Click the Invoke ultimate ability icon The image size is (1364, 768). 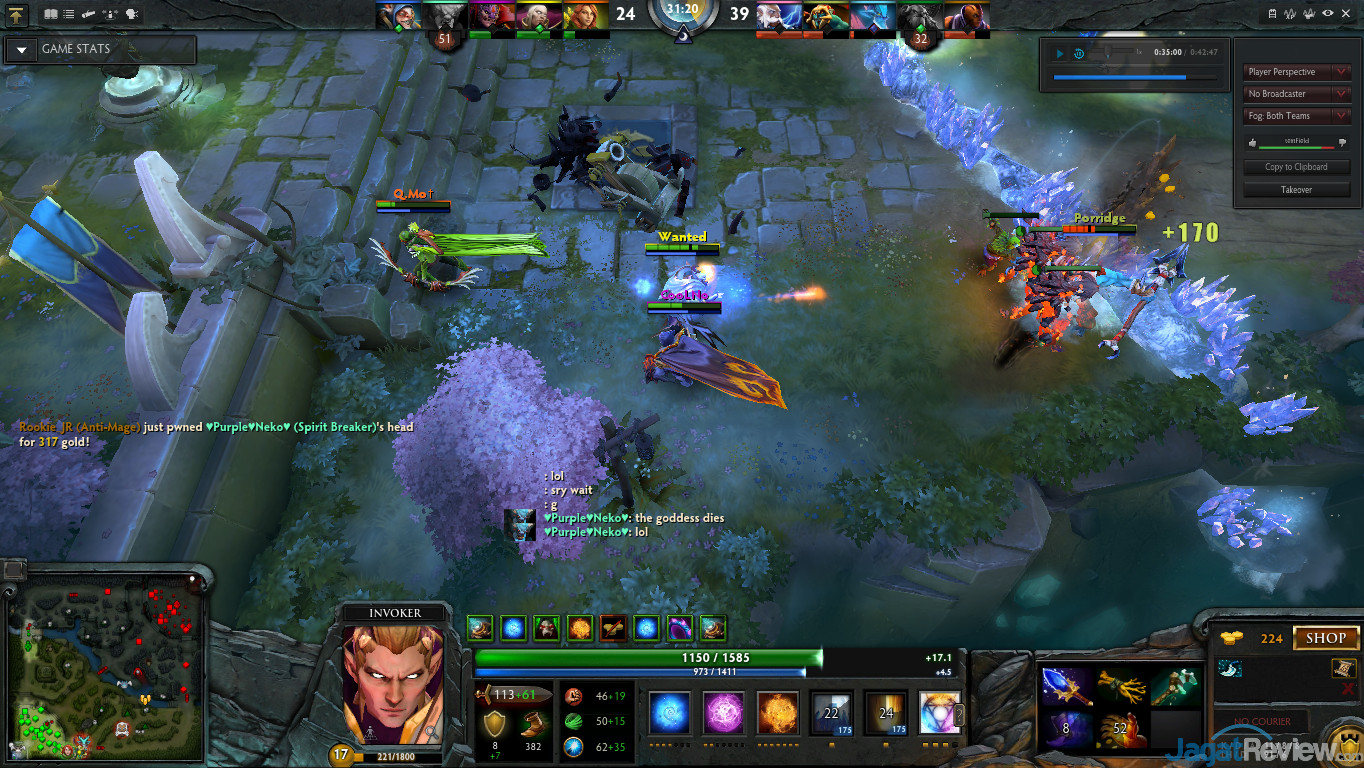(x=939, y=713)
